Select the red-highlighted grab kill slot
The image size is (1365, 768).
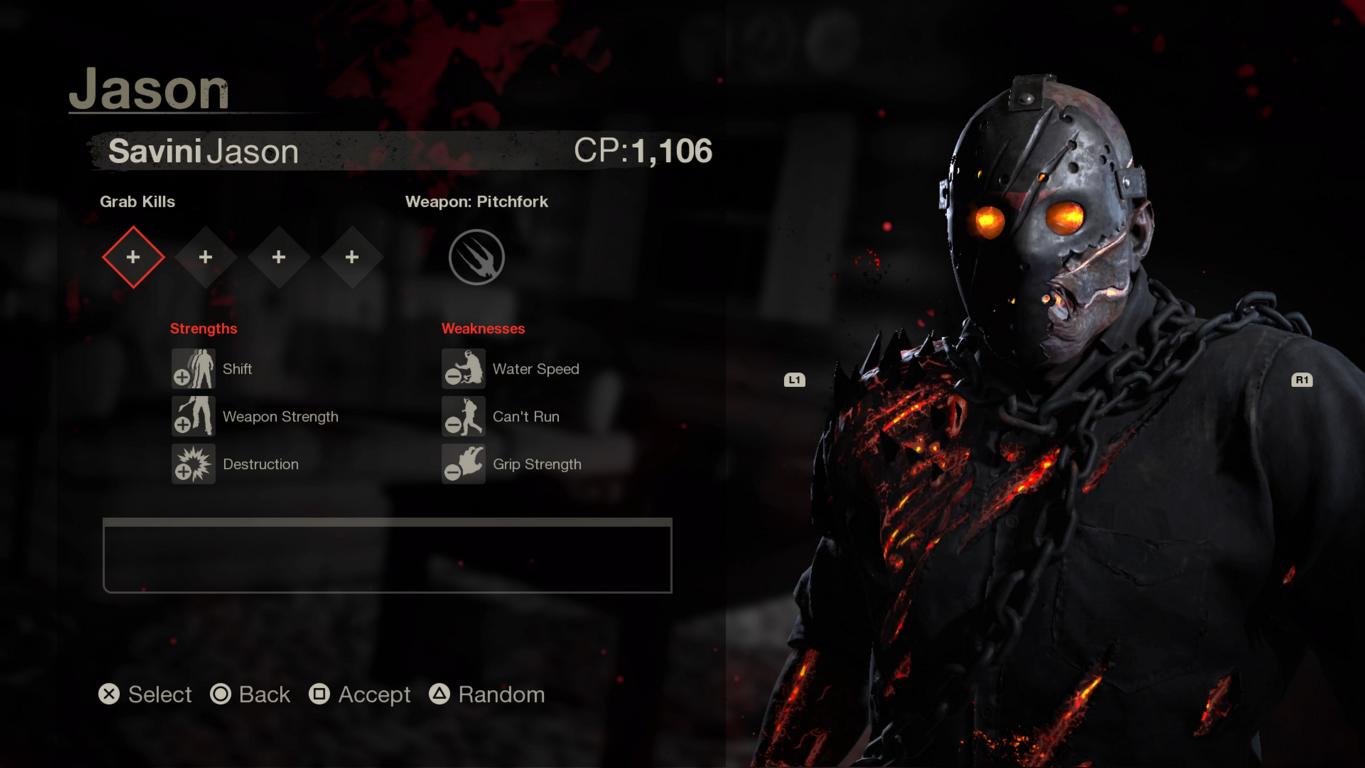(x=133, y=257)
